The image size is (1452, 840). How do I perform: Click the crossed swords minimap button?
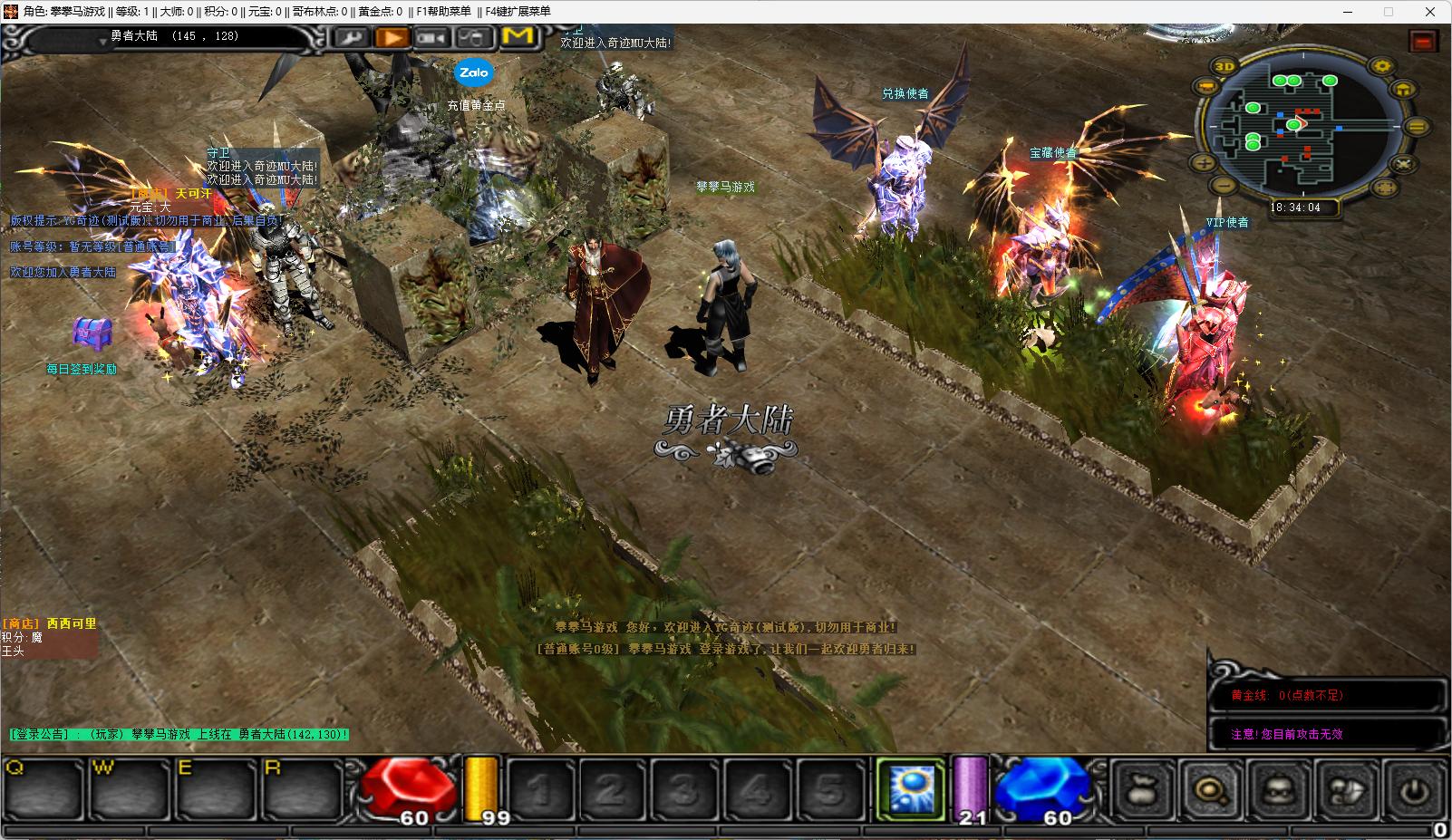[1403, 164]
